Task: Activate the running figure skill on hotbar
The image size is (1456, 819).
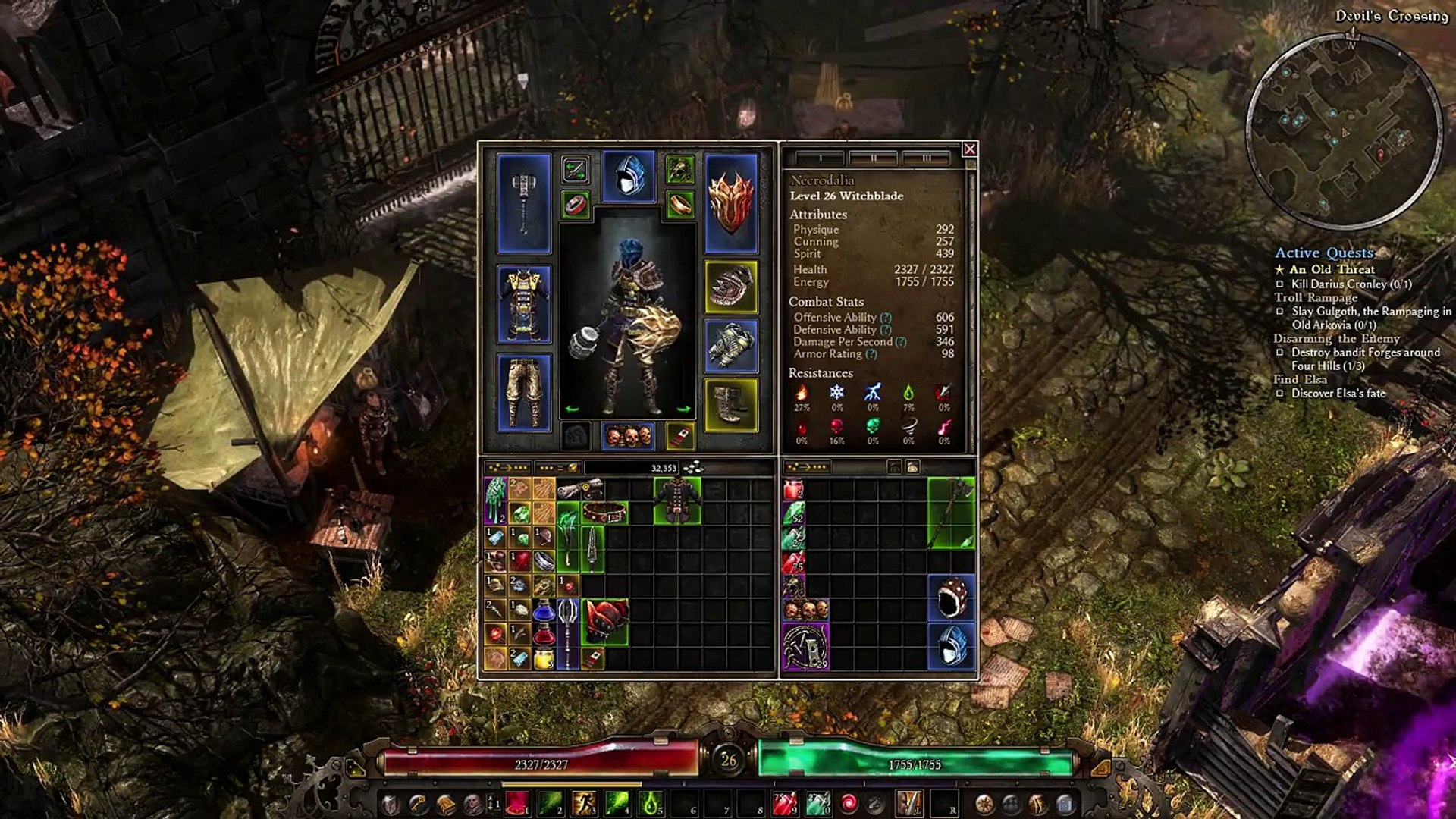Action: 585,802
